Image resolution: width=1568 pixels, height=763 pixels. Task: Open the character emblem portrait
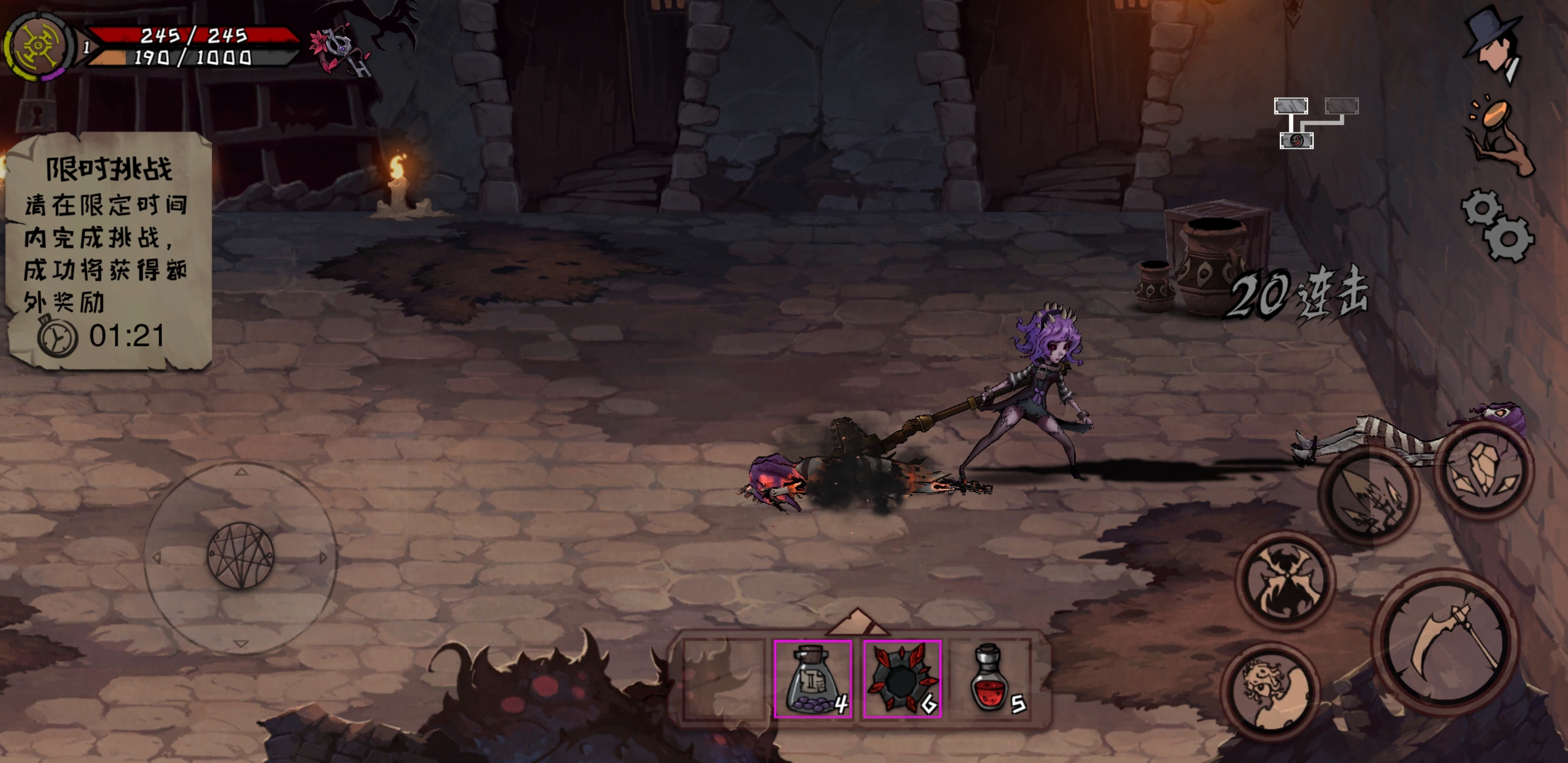[x=38, y=46]
